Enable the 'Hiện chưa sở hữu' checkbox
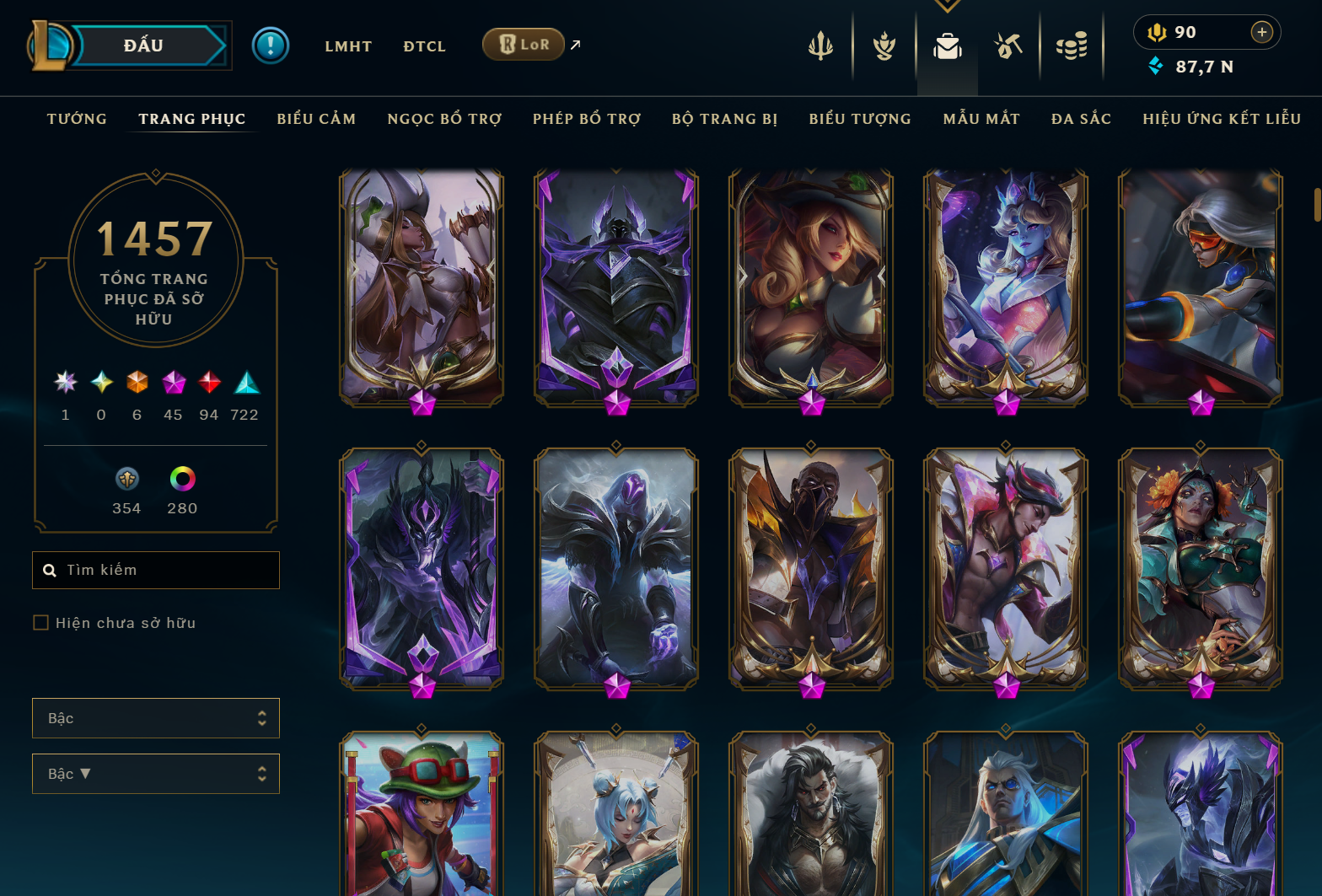 (x=40, y=622)
